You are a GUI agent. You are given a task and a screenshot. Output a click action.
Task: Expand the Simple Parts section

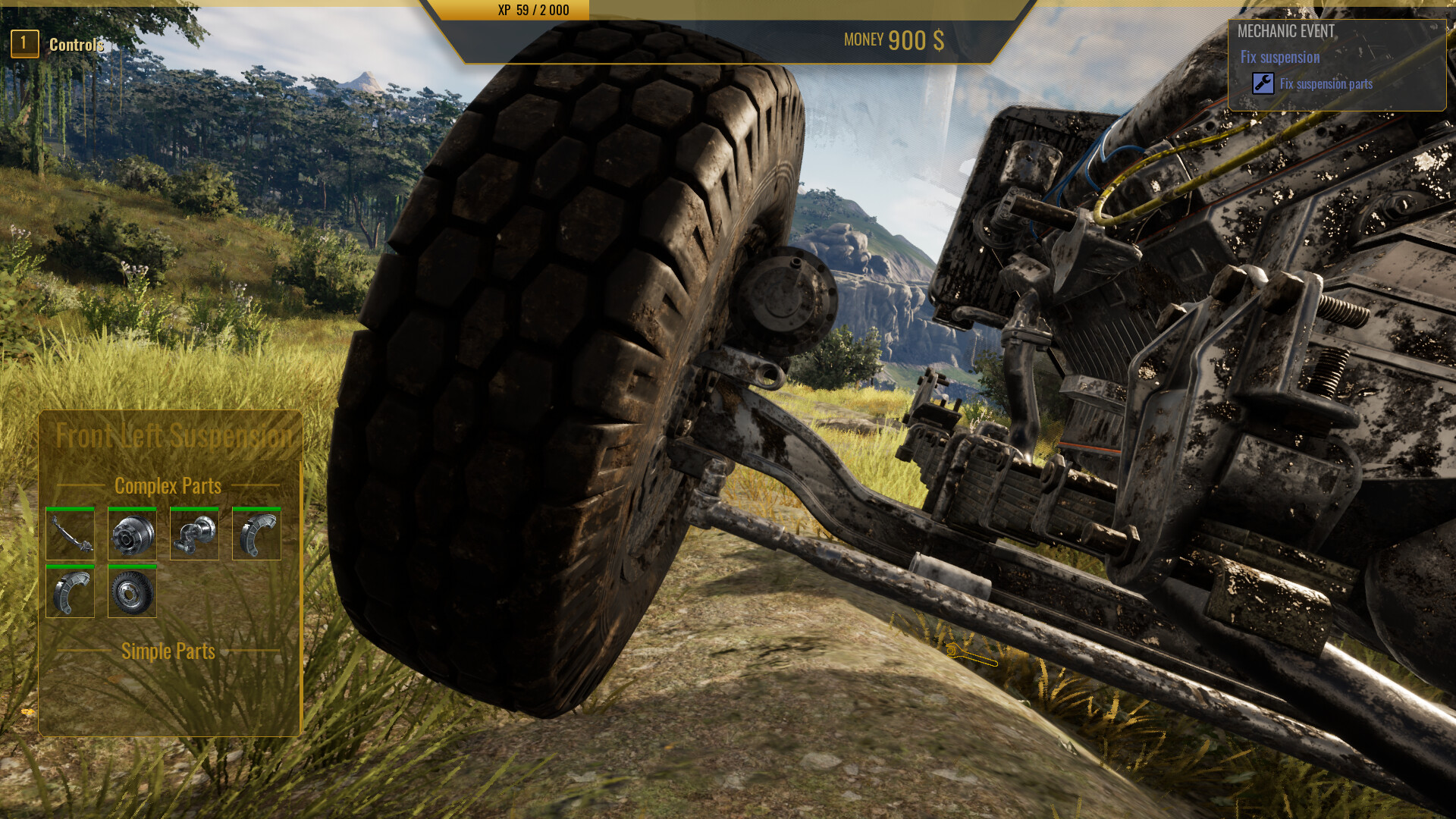(168, 651)
